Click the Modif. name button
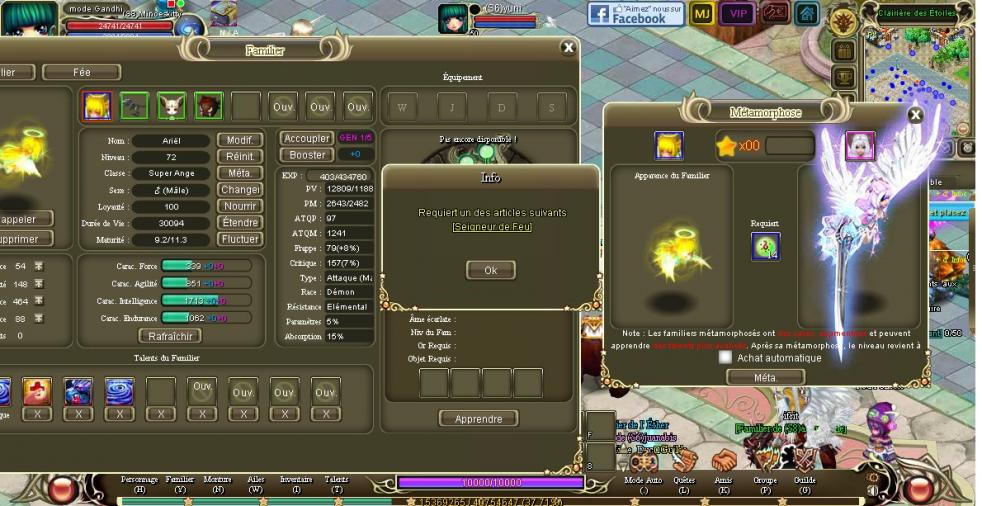 (x=239, y=141)
